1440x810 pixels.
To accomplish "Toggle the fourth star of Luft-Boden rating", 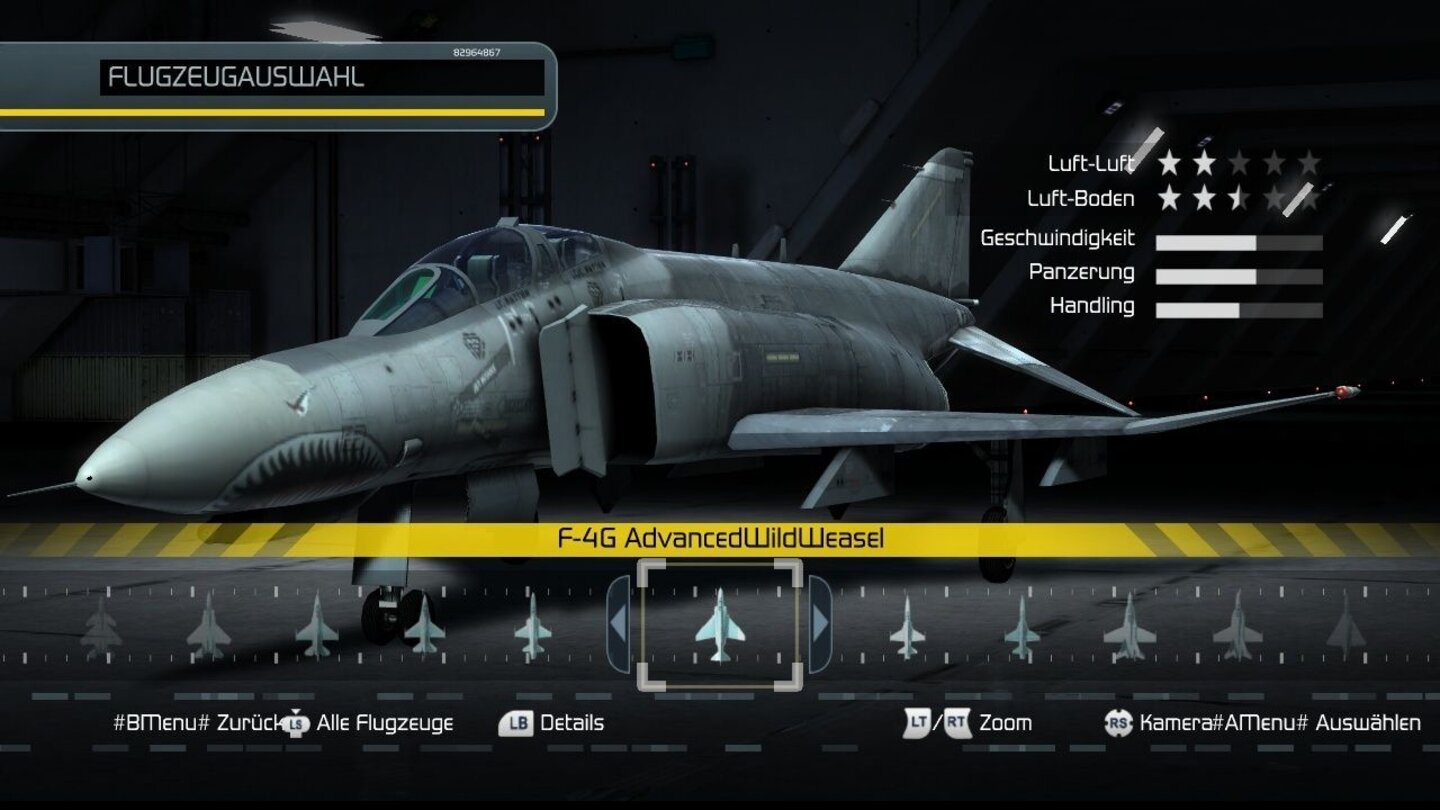I will coord(1272,197).
